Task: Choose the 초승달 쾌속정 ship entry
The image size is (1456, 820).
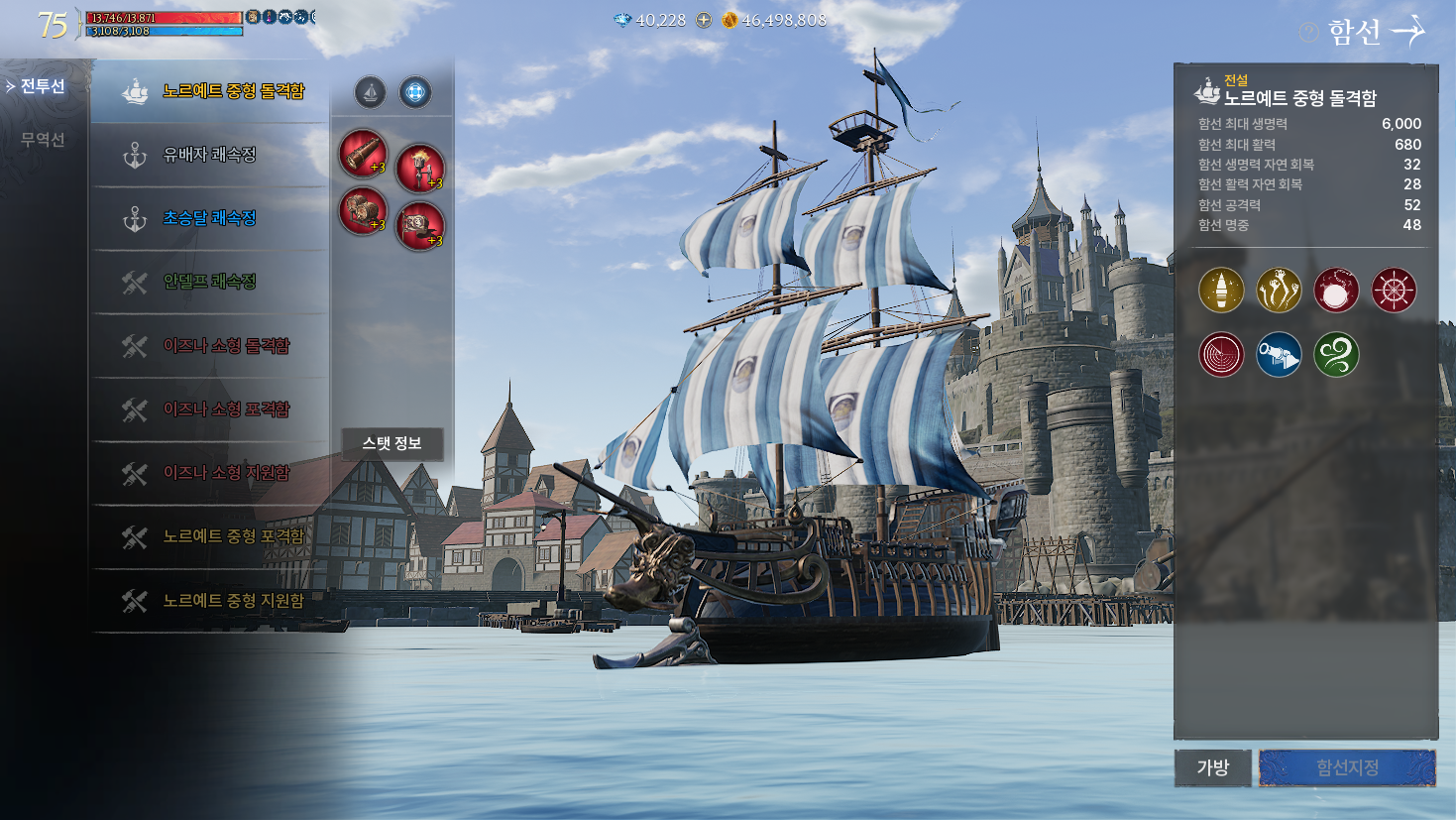Action: 209,218
